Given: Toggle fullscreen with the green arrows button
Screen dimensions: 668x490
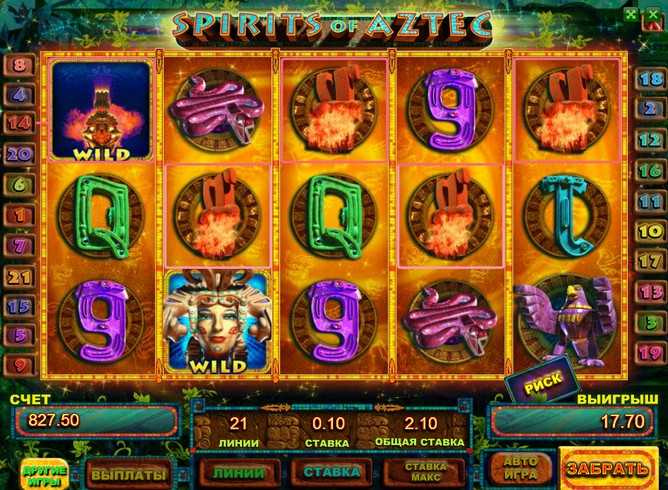Looking at the screenshot, I should coord(630,14).
